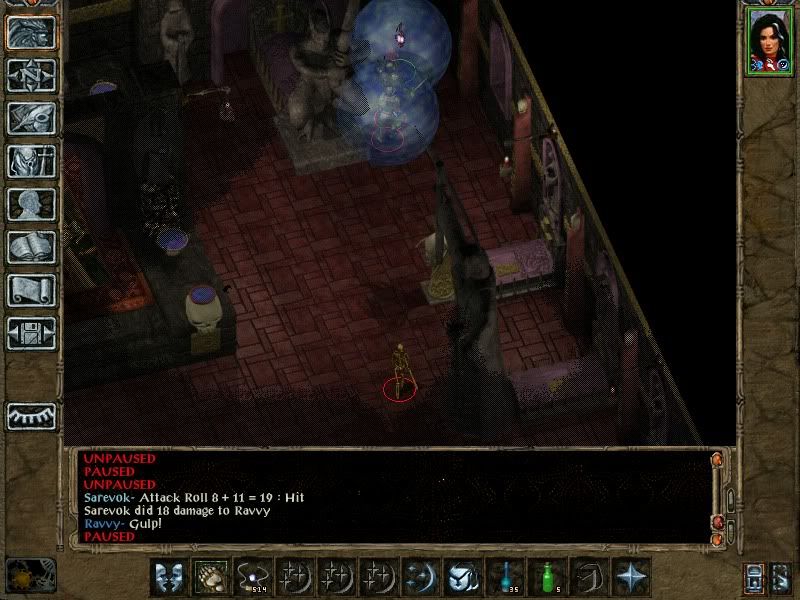Select the bear paw fist weapon slot
Screen dimensions: 800x600
coord(211,576)
